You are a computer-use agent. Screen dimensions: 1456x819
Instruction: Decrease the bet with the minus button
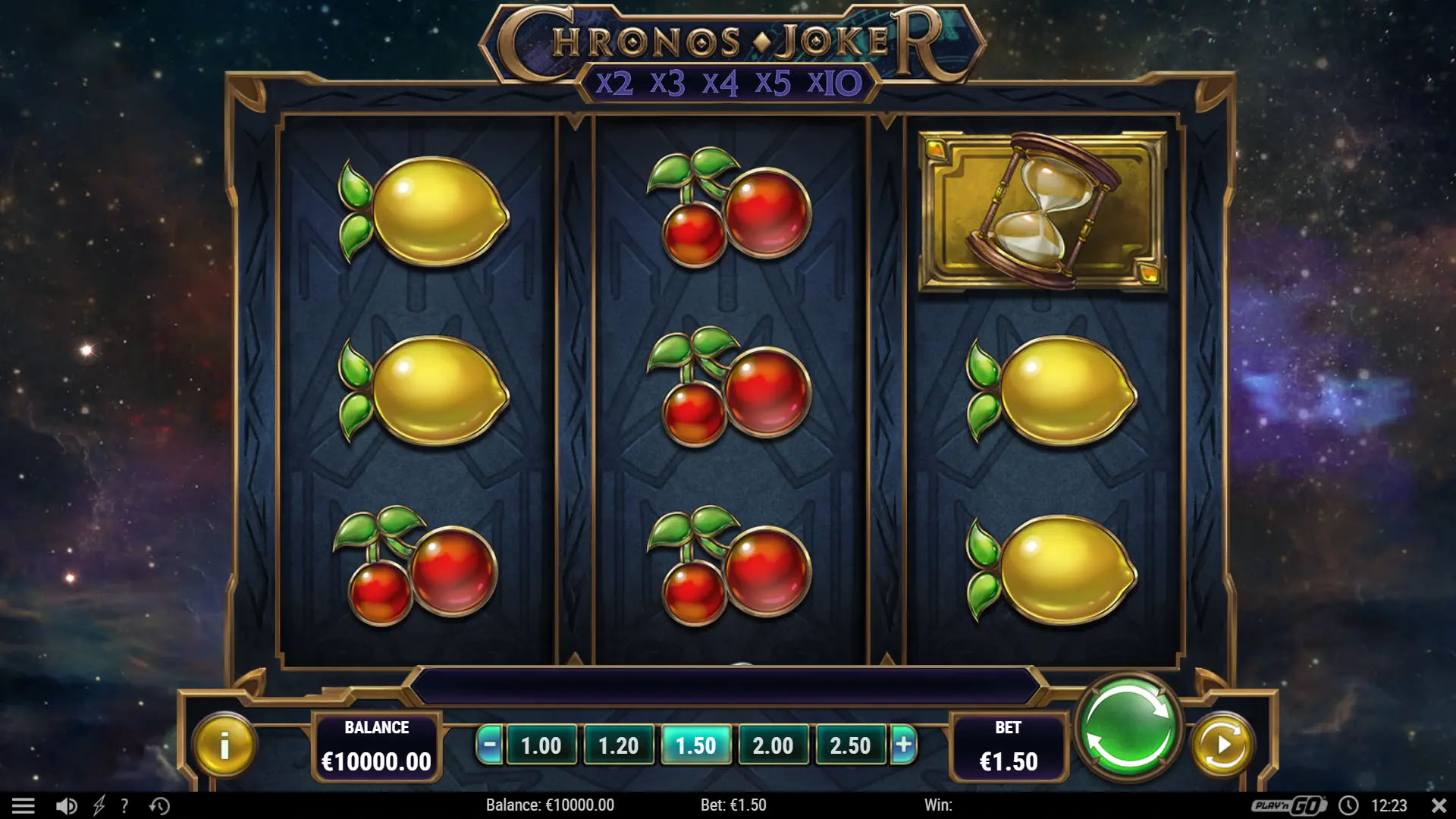[x=490, y=745]
